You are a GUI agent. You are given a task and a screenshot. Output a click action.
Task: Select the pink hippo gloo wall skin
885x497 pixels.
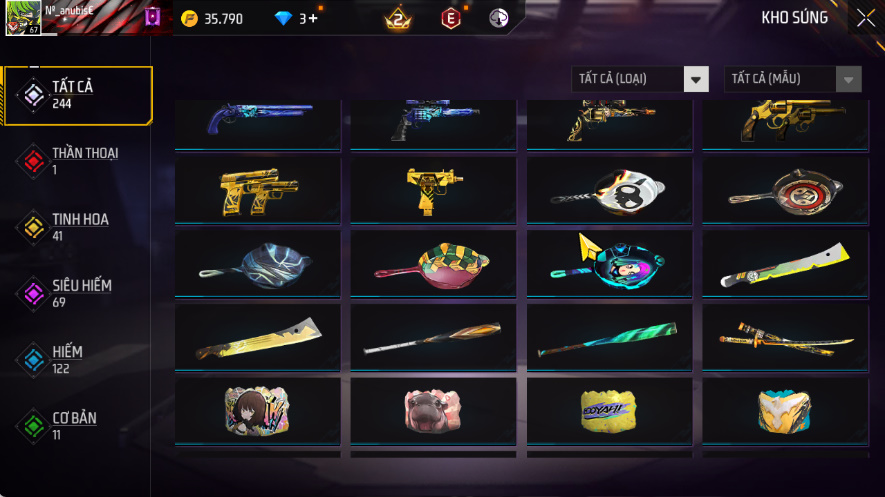(433, 410)
